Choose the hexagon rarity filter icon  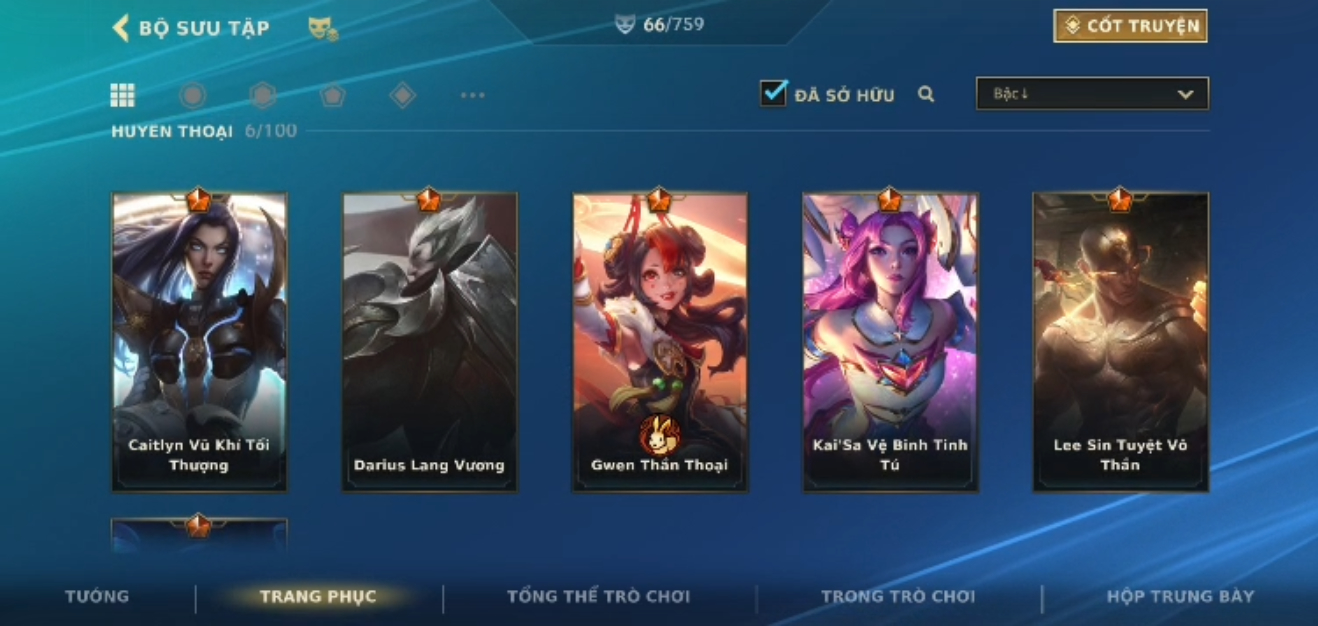(x=263, y=95)
